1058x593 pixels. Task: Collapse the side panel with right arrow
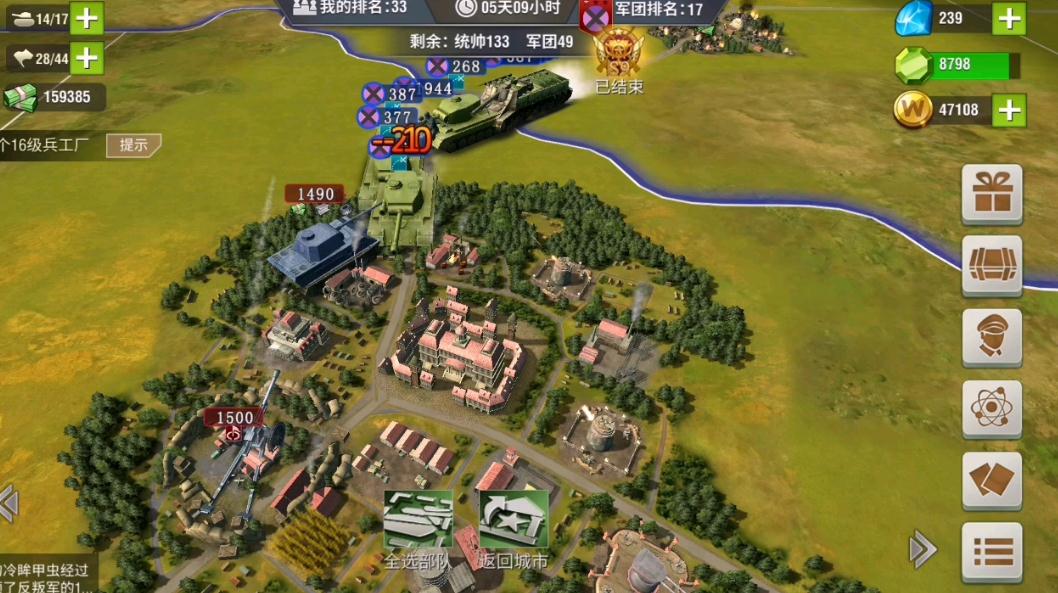click(922, 548)
